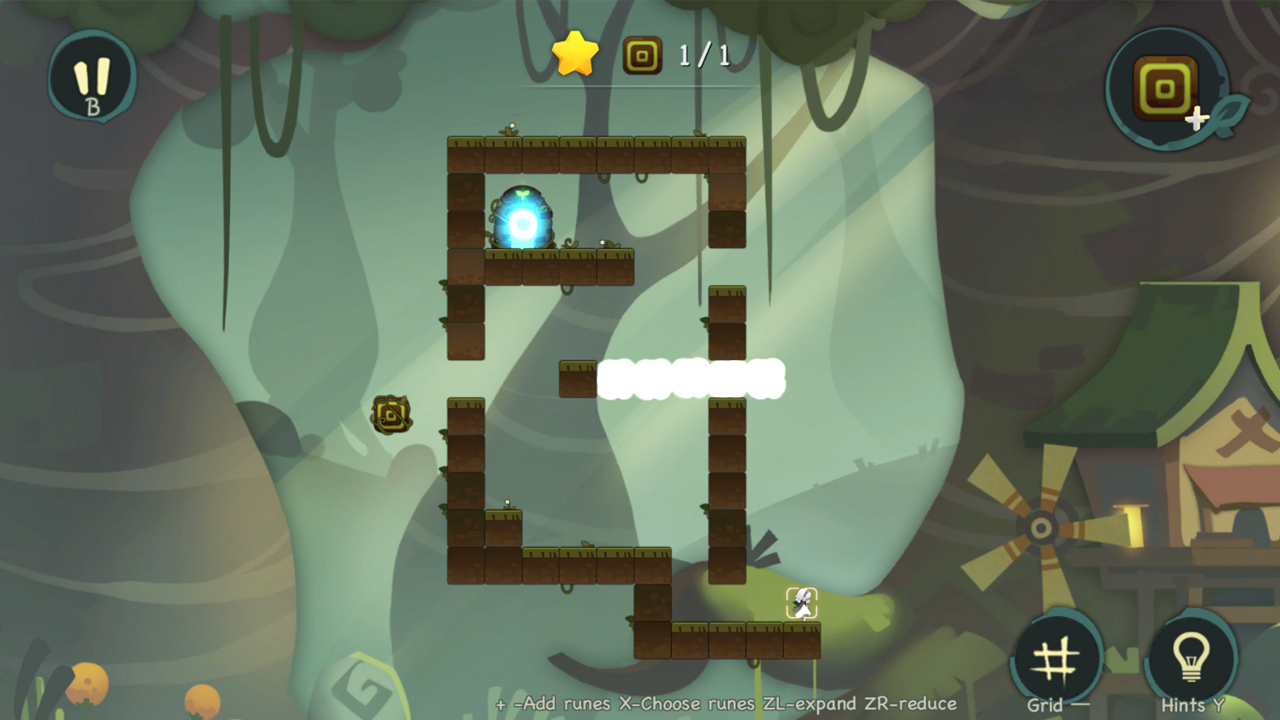The image size is (1280, 720).
Task: Click the progress line beneath the star counter
Action: click(640, 85)
